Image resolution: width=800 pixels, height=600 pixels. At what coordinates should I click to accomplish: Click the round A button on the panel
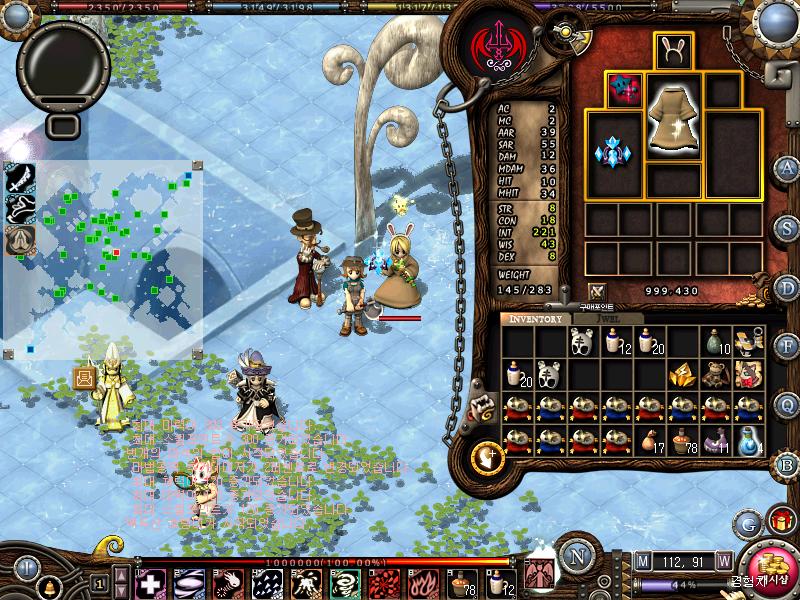tap(787, 168)
